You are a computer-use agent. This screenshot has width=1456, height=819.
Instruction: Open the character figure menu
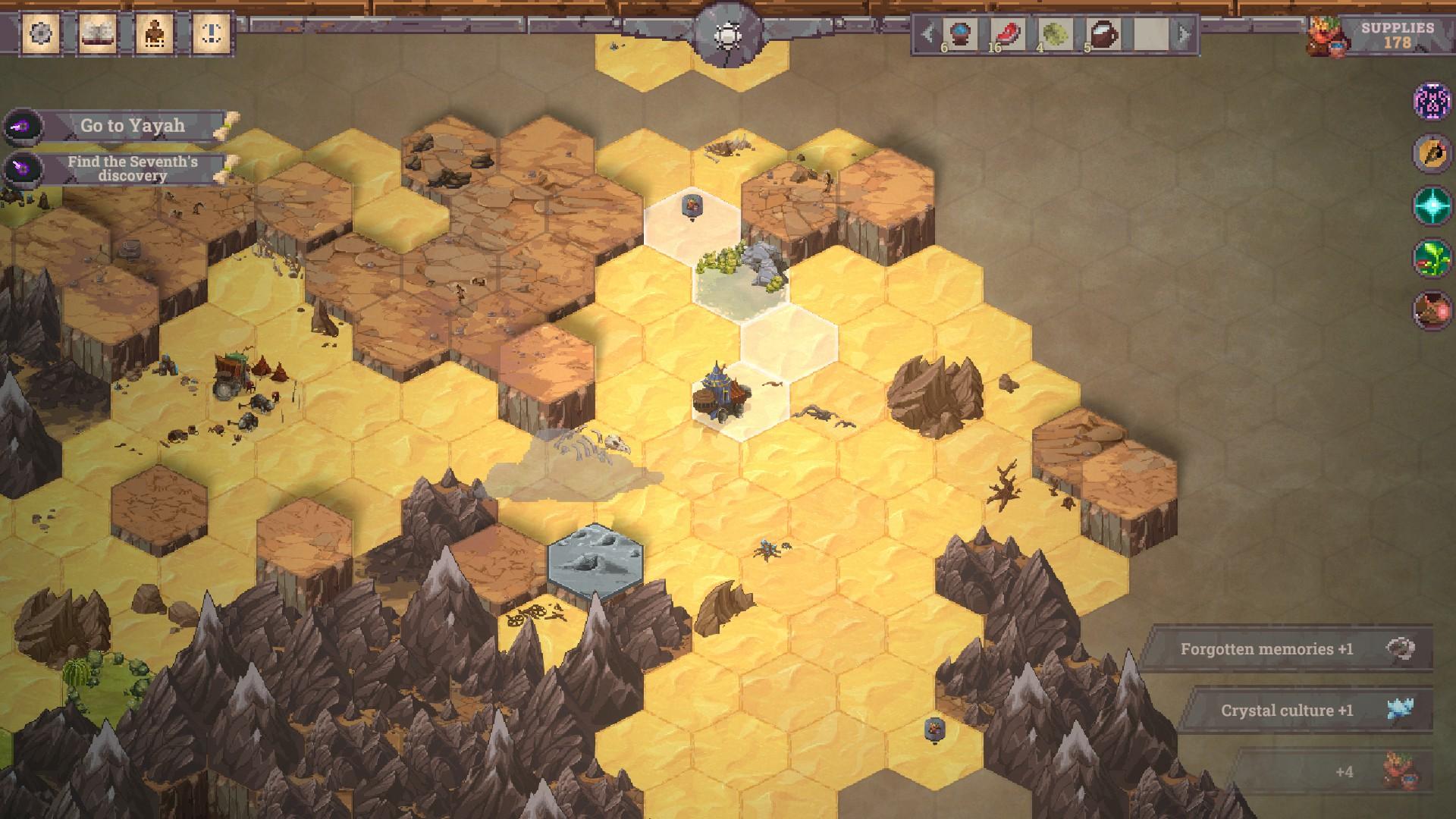(155, 33)
